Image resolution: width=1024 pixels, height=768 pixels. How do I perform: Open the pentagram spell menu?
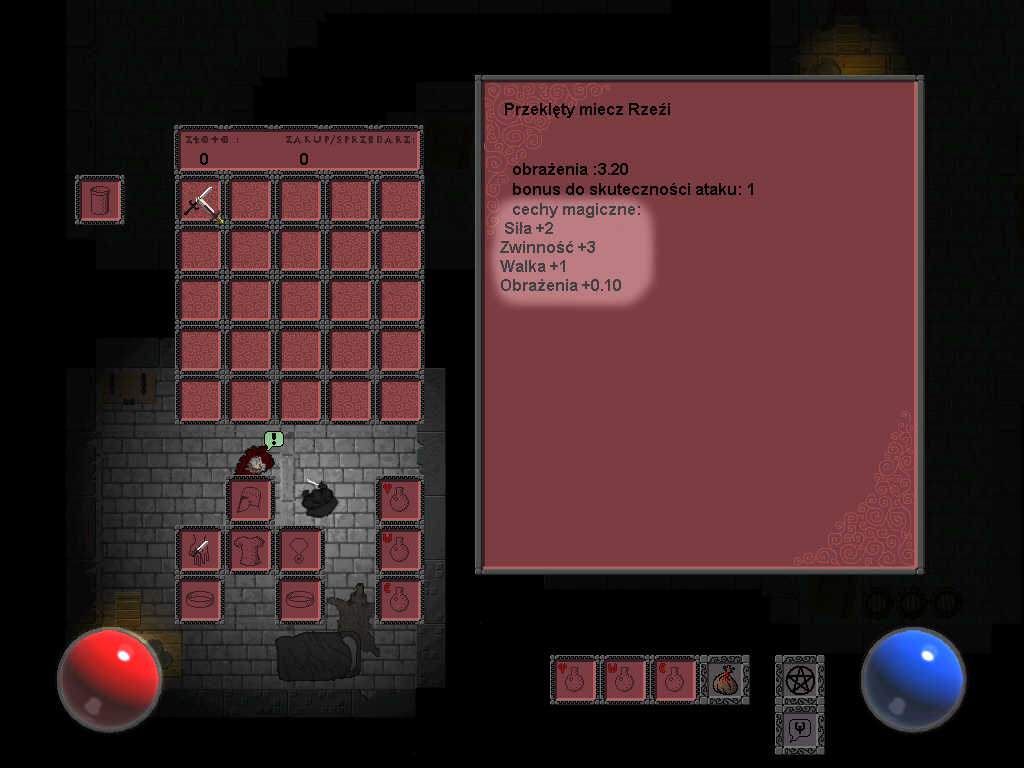799,680
